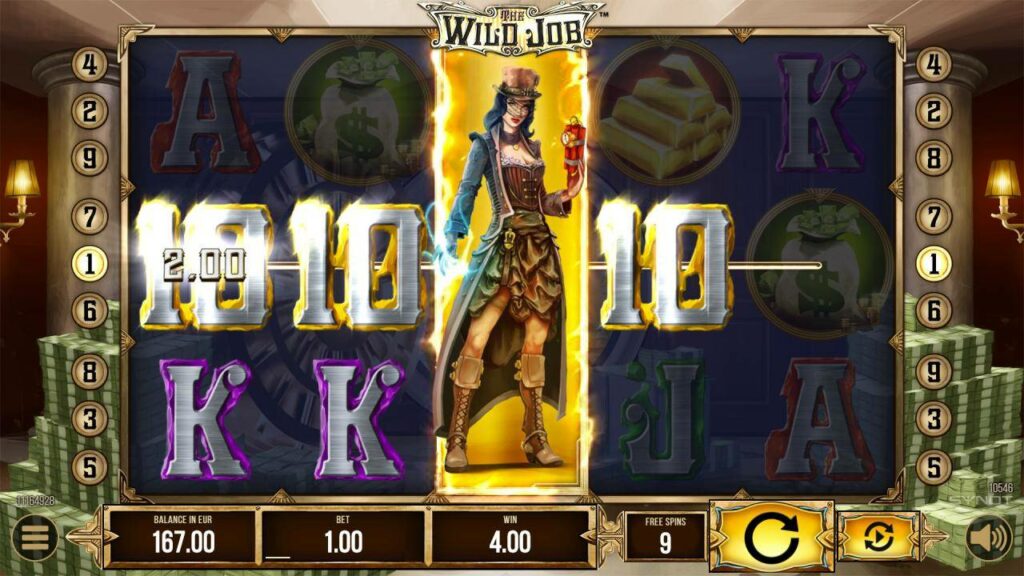Open the hamburger menu
The image size is (1024, 576).
click(35, 539)
